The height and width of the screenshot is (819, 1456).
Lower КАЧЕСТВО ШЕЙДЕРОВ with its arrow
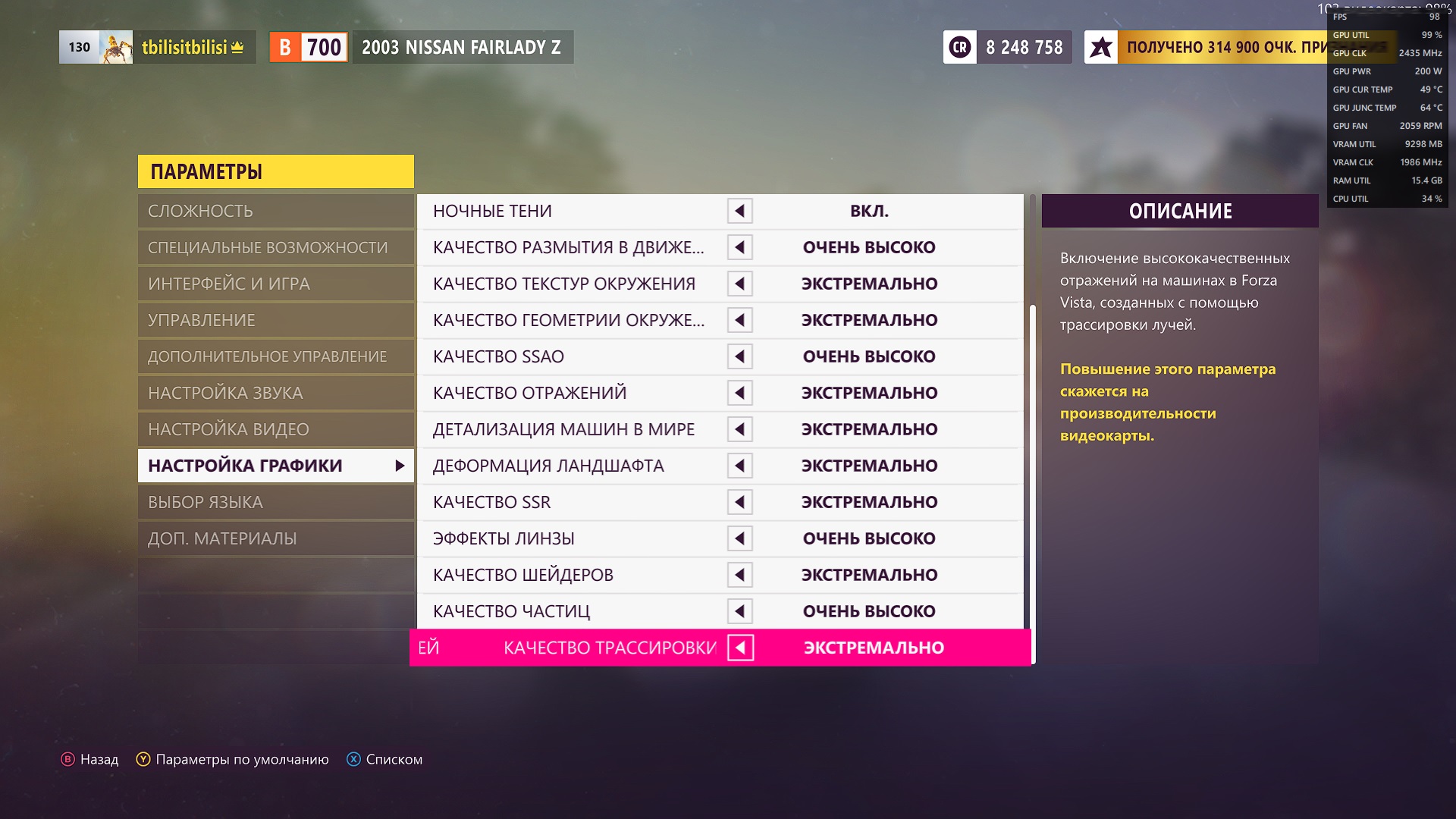coord(739,575)
